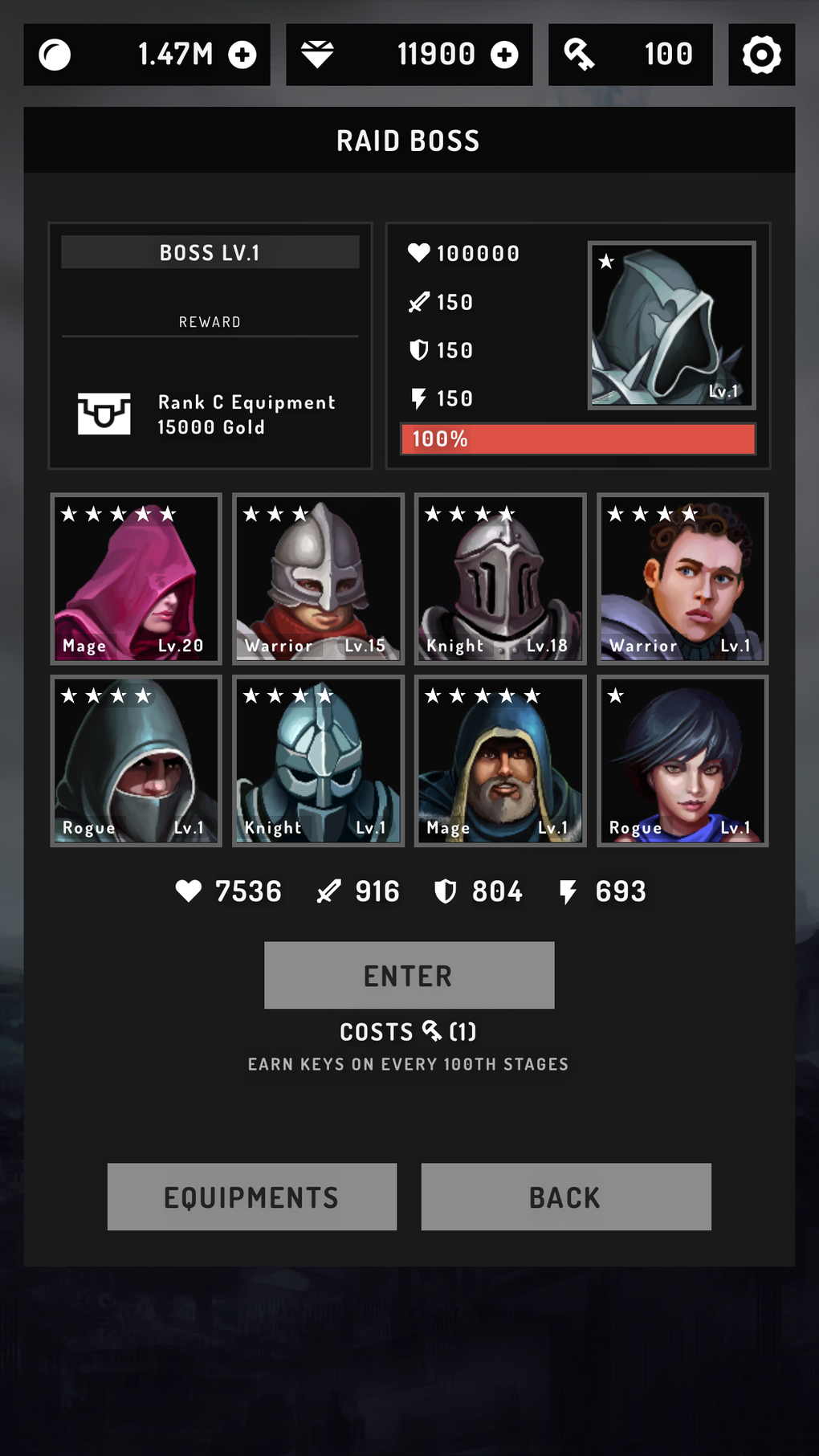Enter the raid boss battle
Viewport: 819px width, 1456px height.
click(409, 975)
